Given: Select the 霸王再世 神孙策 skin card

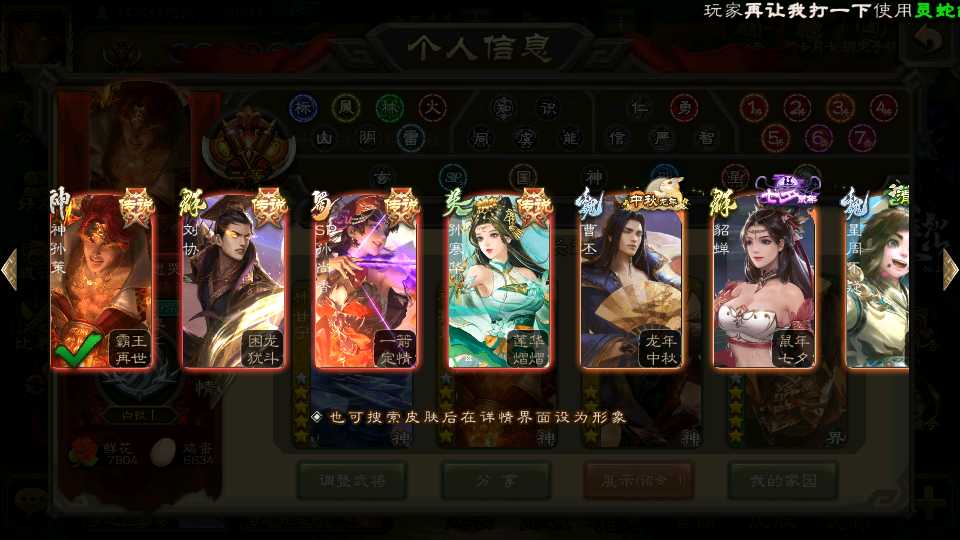Looking at the screenshot, I should 102,282.
